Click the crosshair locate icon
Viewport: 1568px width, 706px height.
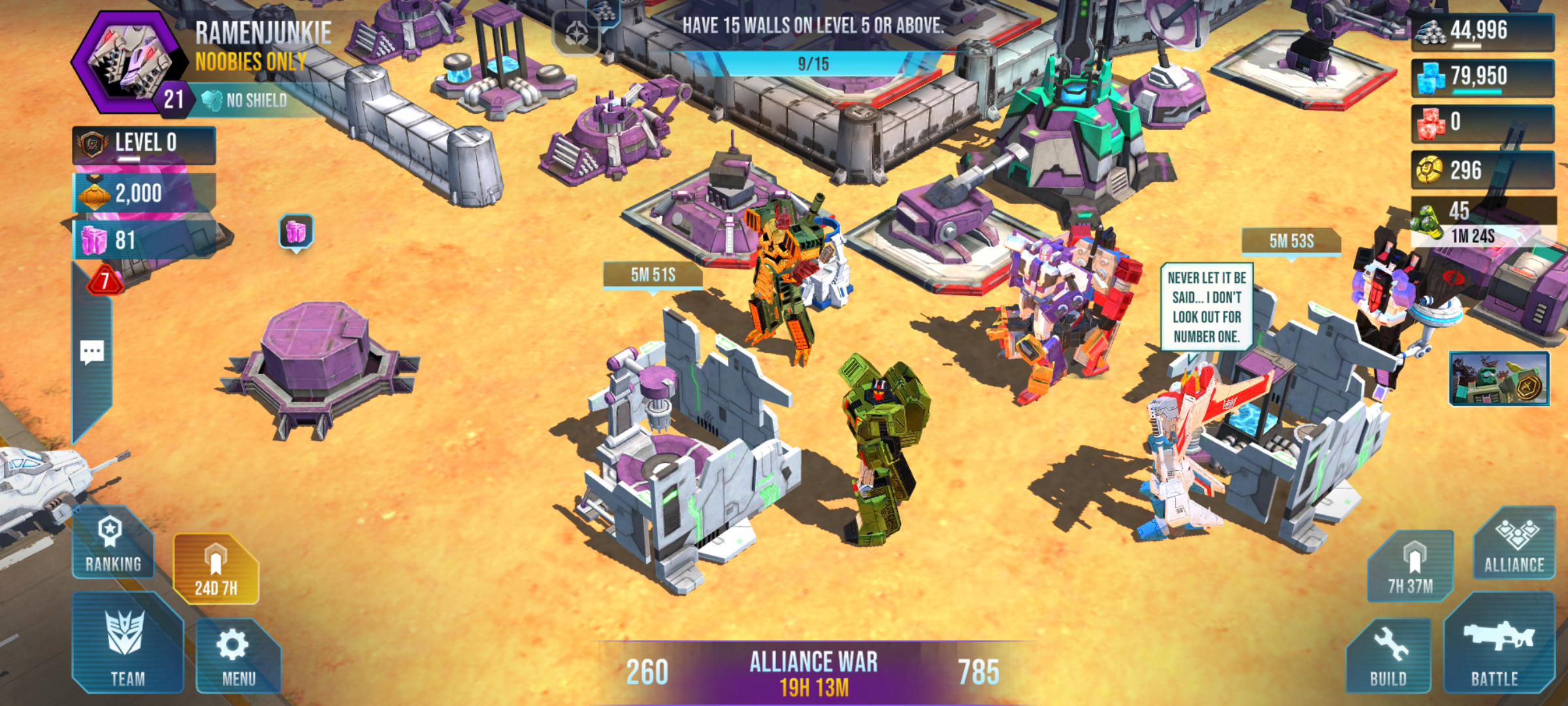(x=576, y=33)
